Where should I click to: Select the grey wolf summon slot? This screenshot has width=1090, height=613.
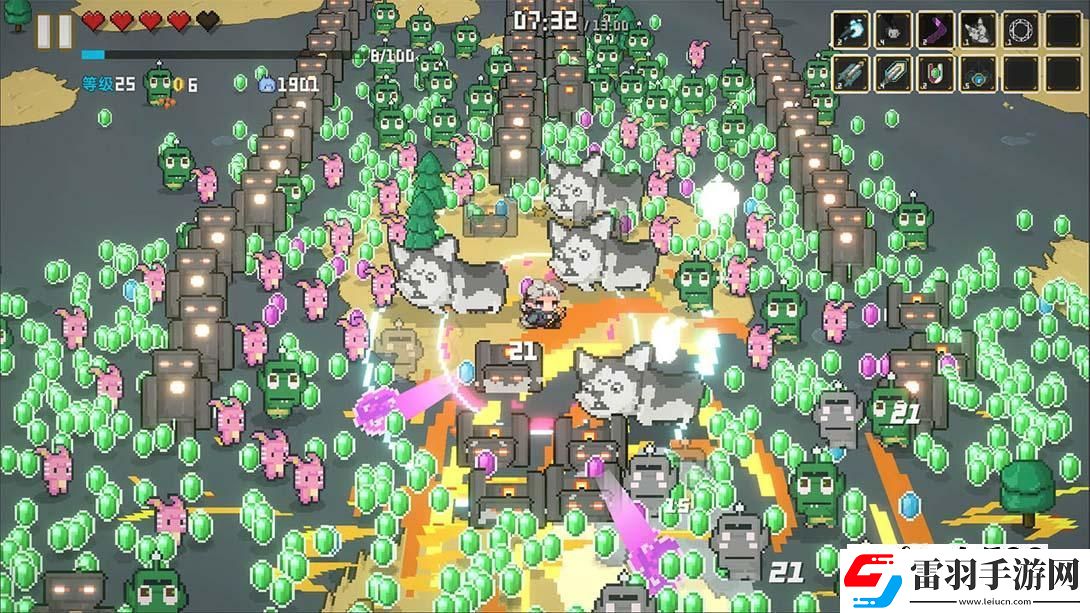click(x=978, y=30)
